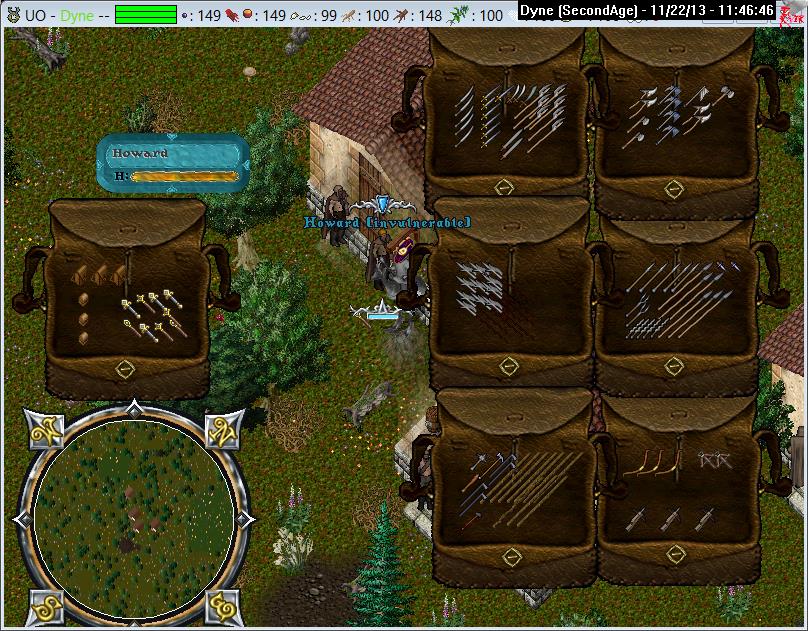Collapse the backpack with pouches and scepters

coord(124,368)
